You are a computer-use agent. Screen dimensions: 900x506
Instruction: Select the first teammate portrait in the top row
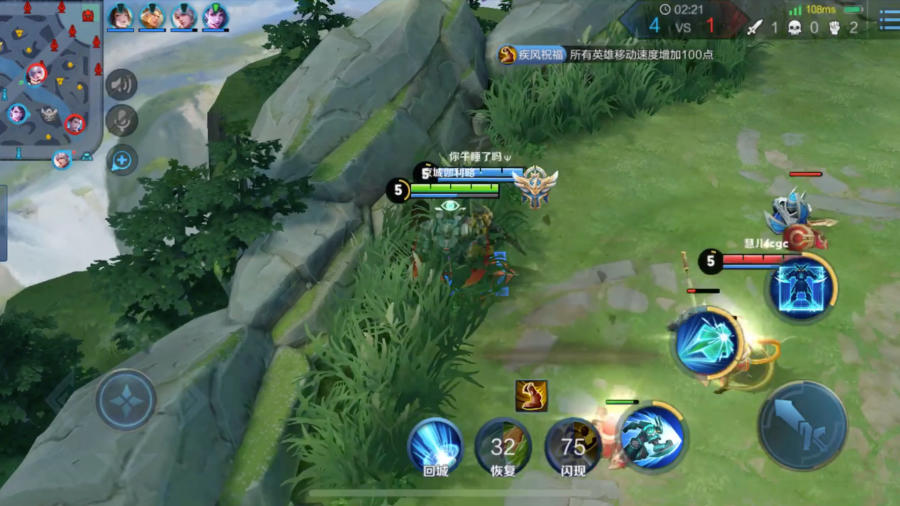(x=120, y=17)
